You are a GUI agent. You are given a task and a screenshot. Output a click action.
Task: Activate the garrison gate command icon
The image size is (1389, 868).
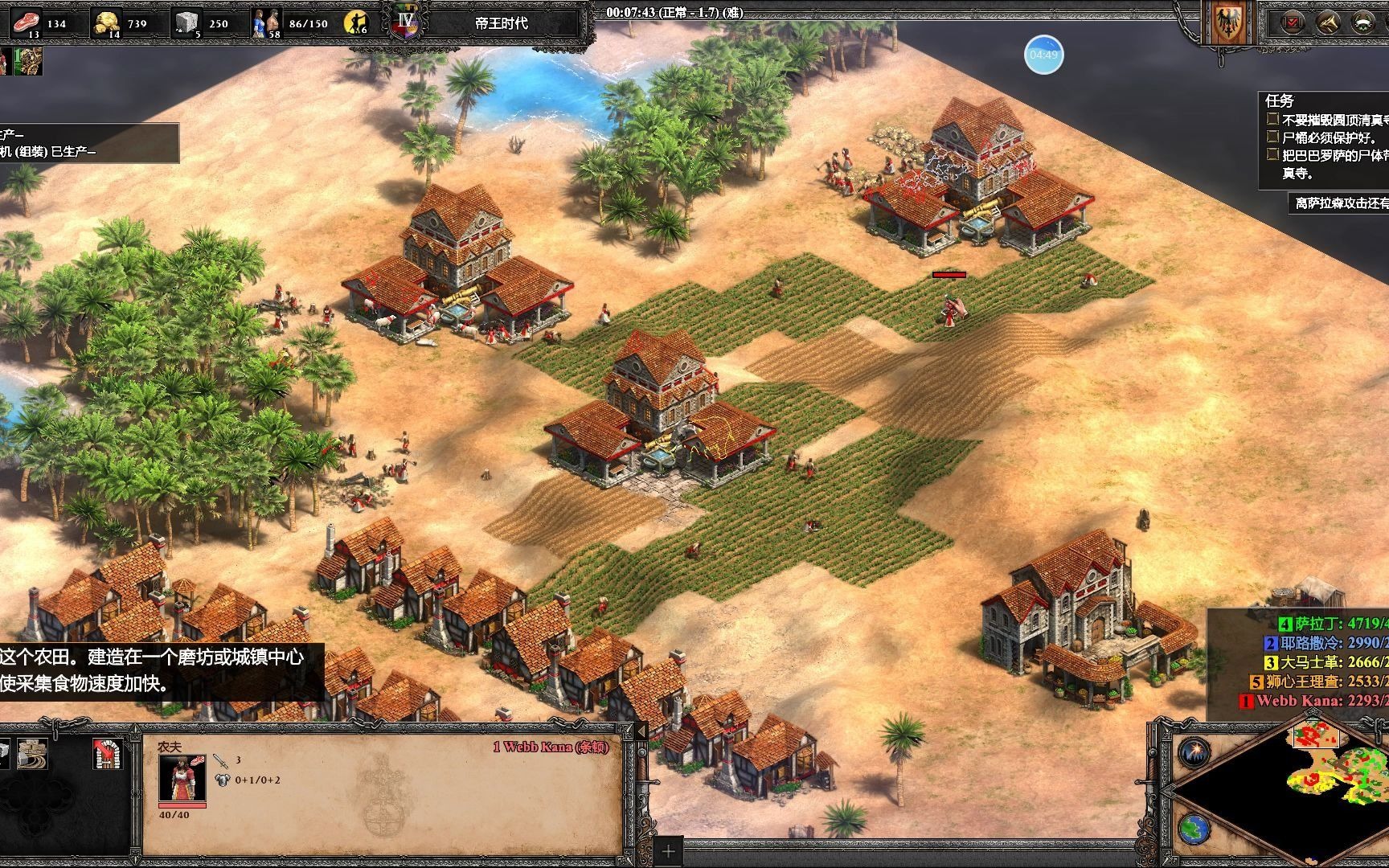click(107, 753)
